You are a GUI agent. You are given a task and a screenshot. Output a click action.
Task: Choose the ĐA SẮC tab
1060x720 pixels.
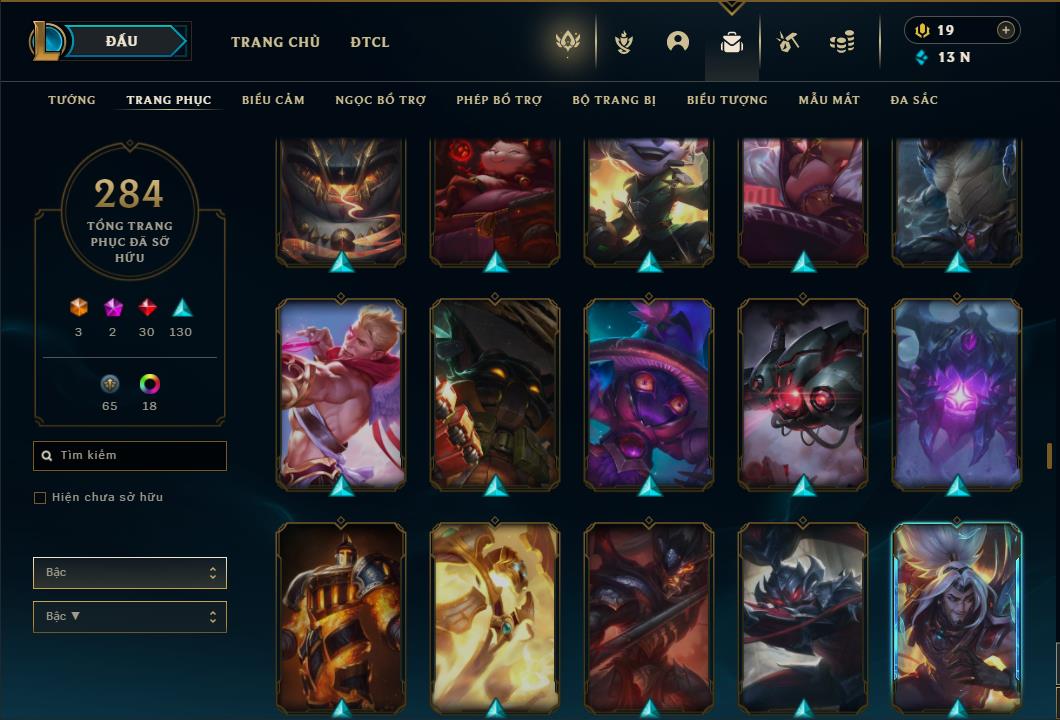coord(914,100)
